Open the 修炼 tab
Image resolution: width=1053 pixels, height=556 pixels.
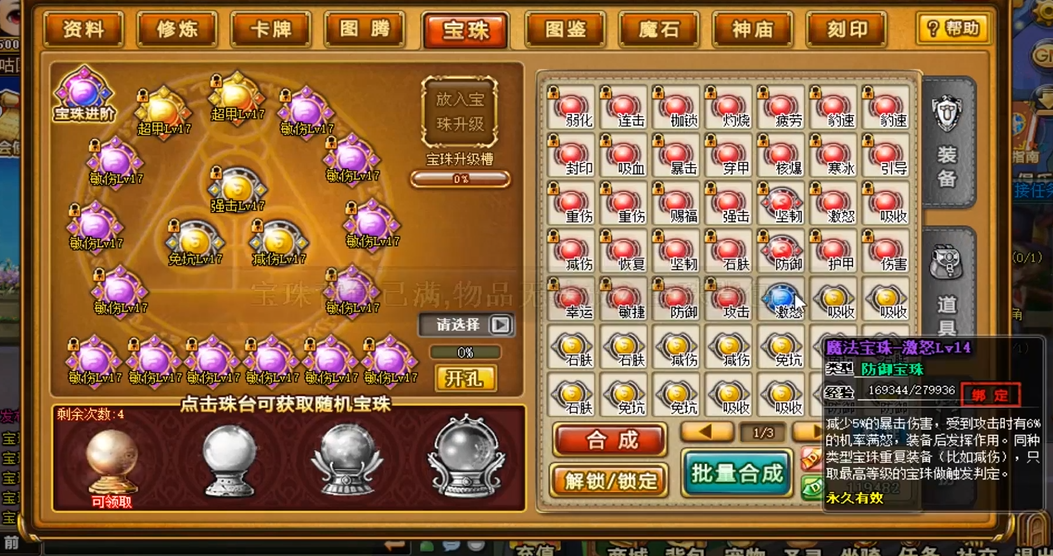click(x=177, y=29)
